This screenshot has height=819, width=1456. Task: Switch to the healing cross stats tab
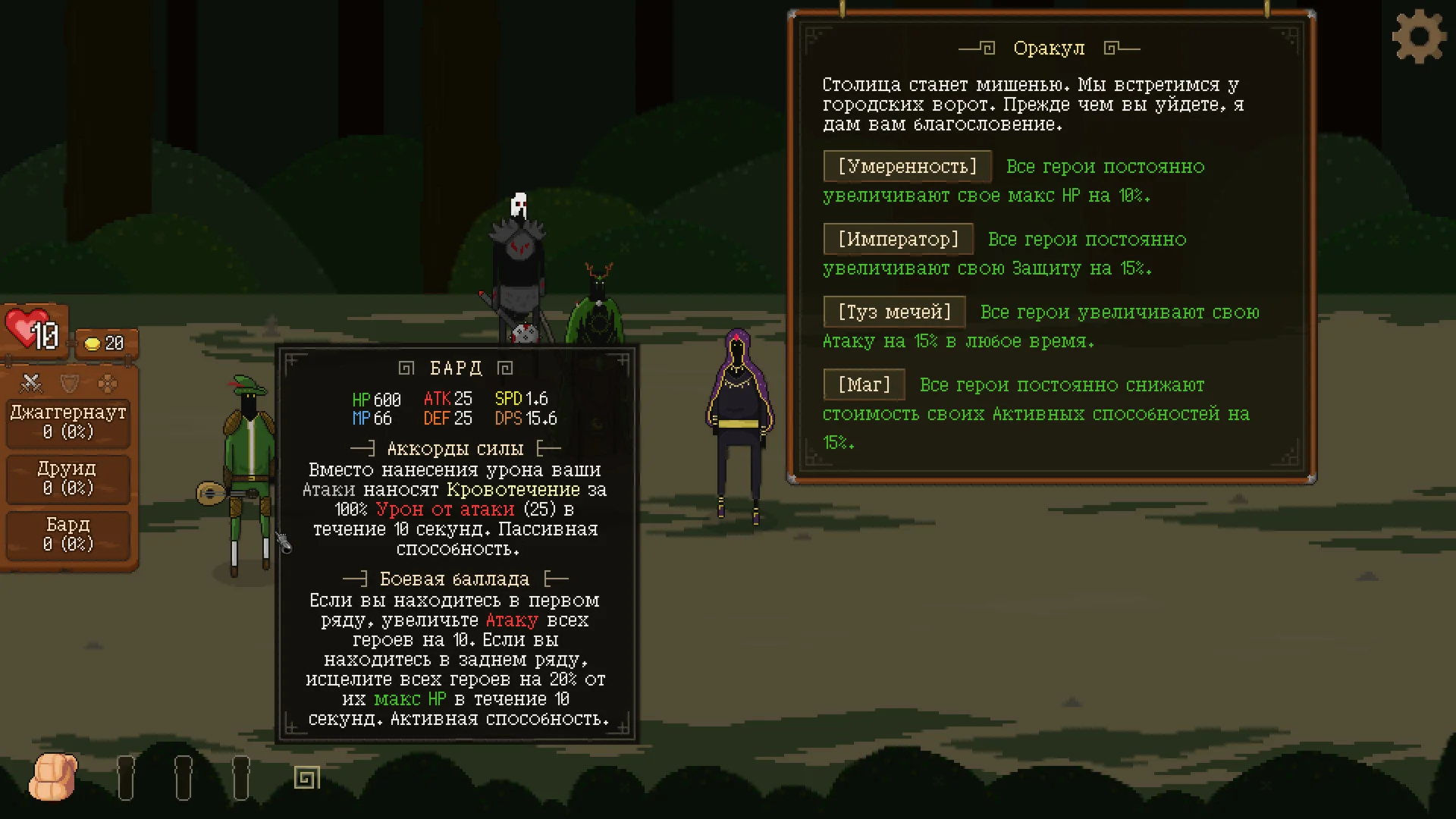coord(108,384)
